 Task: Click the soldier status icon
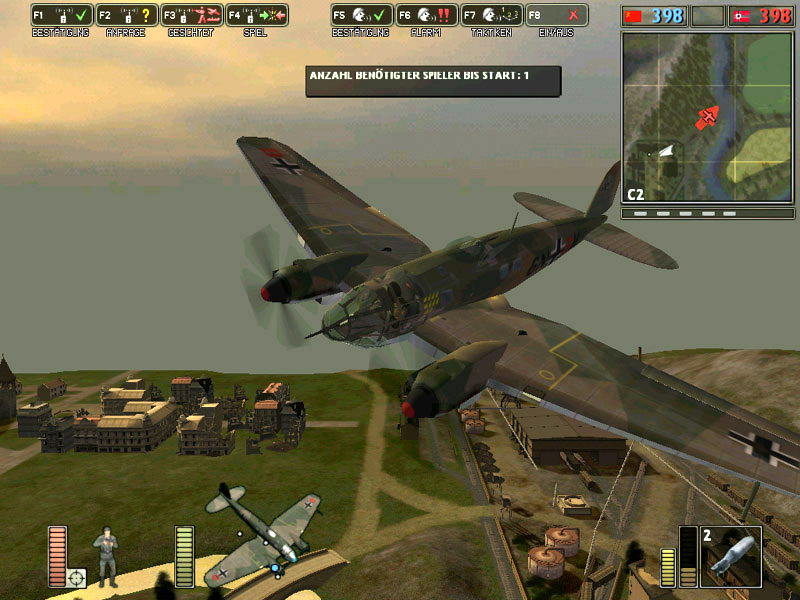pos(105,556)
